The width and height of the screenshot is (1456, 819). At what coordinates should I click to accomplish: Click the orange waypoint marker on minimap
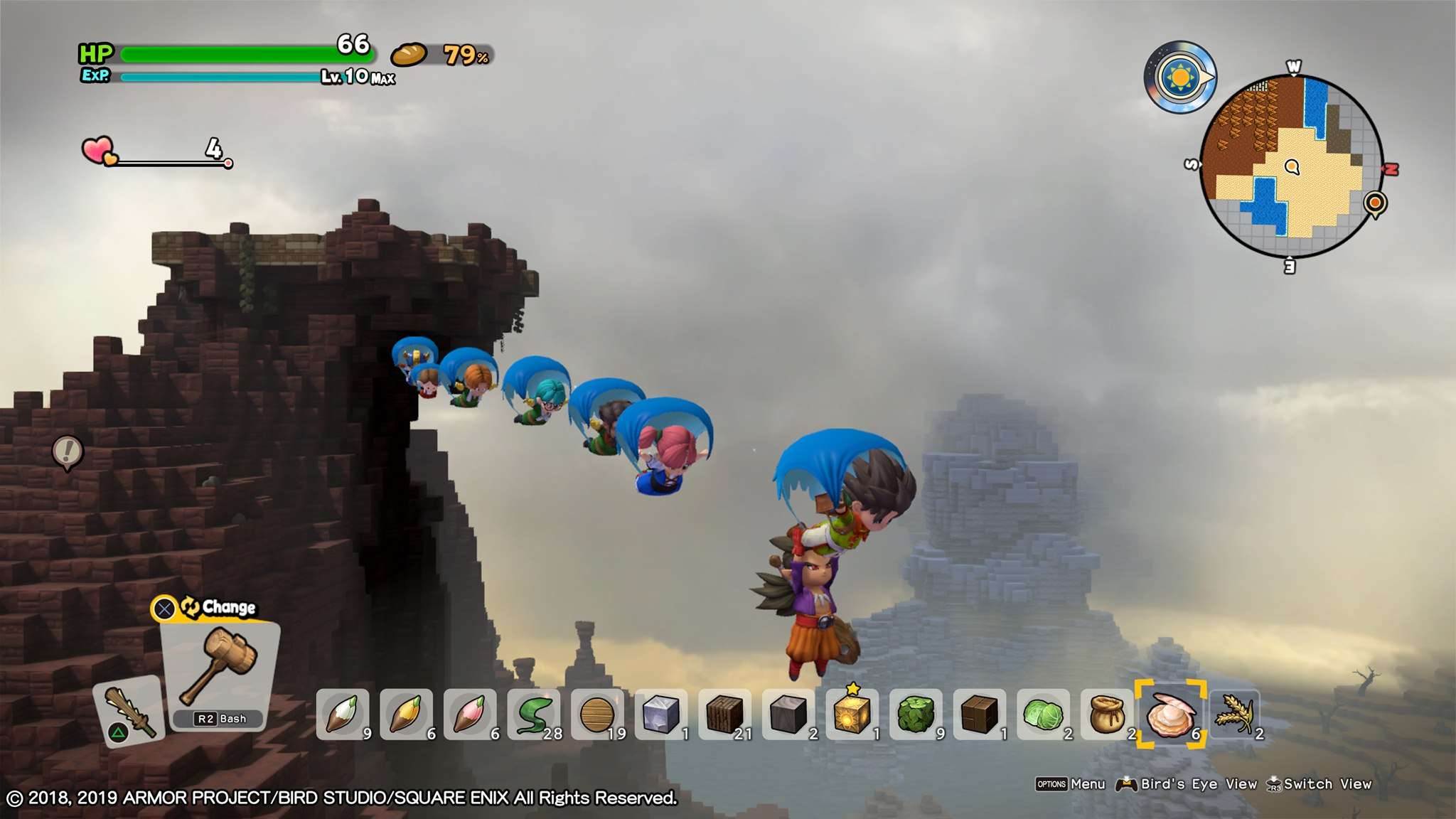[x=1375, y=203]
